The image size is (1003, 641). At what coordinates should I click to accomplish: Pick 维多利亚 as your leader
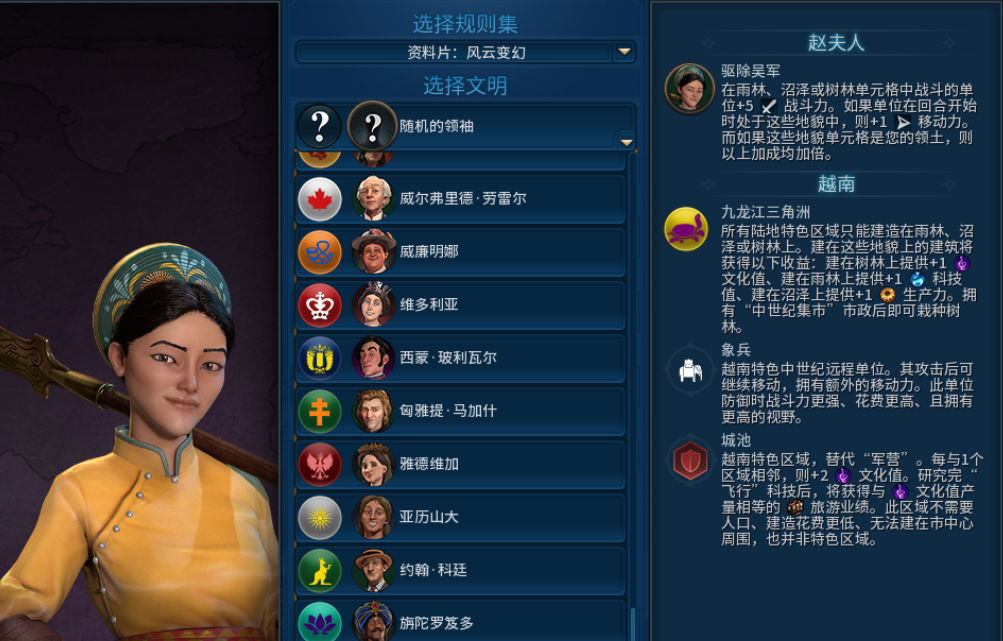[x=461, y=305]
